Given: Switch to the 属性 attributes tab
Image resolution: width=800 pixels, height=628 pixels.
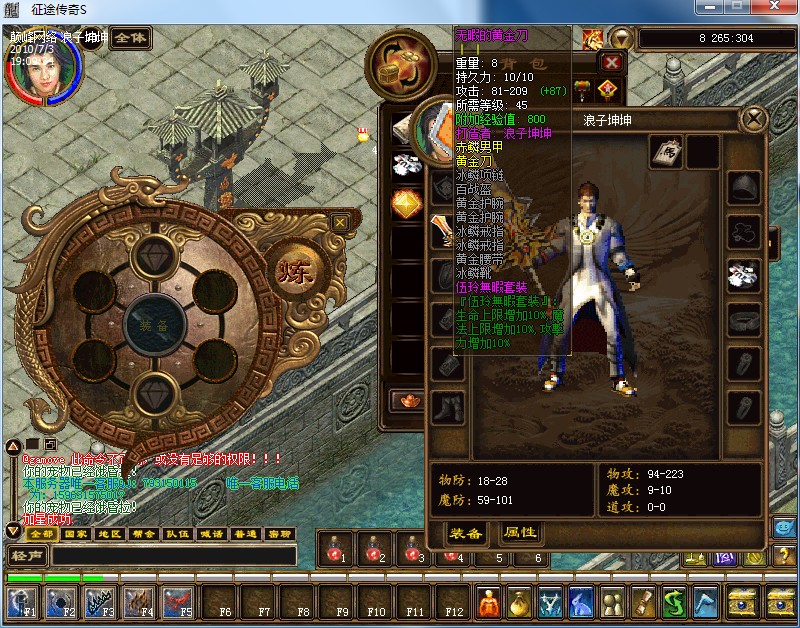Looking at the screenshot, I should tap(520, 533).
